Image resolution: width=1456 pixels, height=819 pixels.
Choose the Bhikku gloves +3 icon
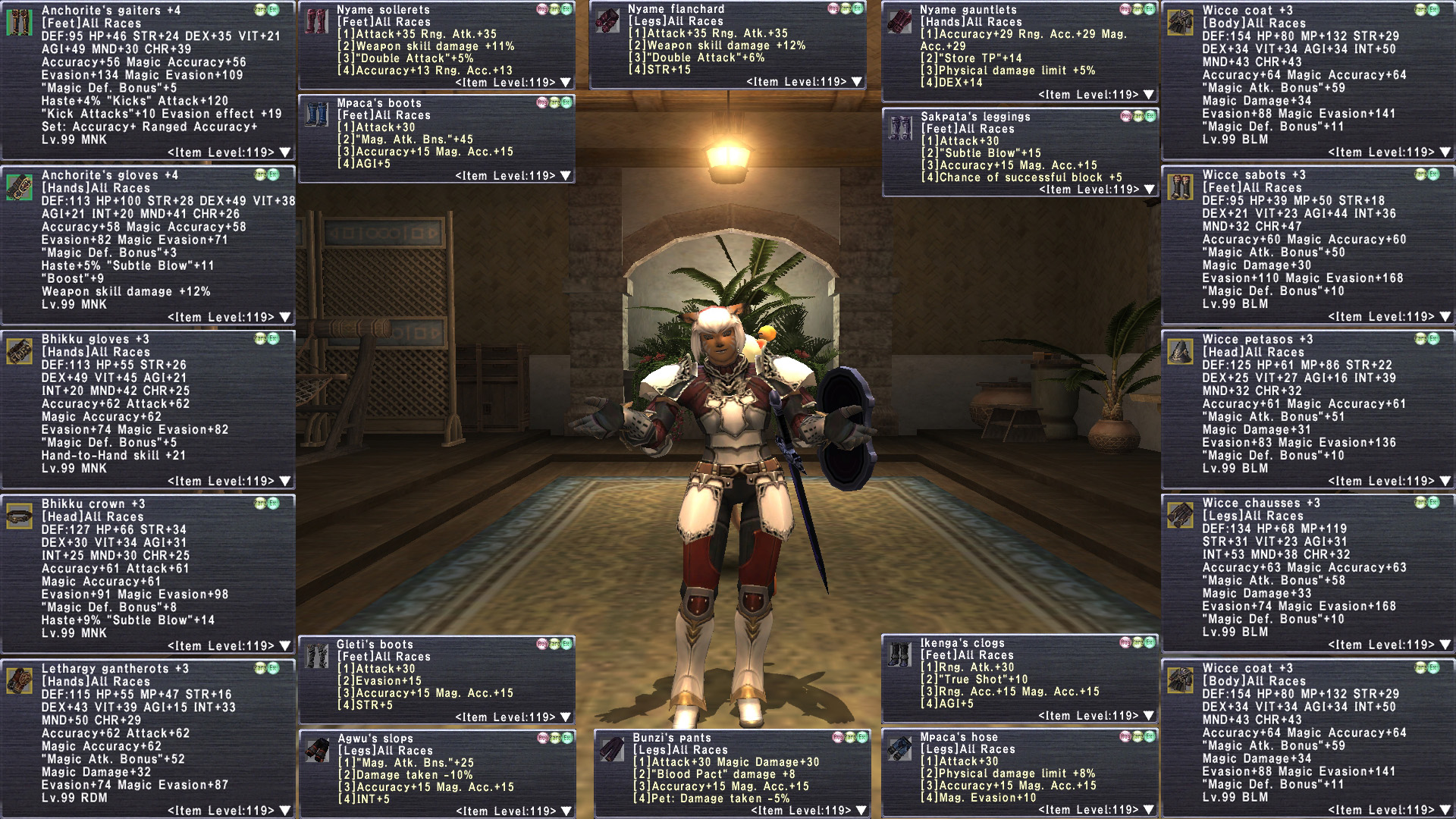pos(20,351)
